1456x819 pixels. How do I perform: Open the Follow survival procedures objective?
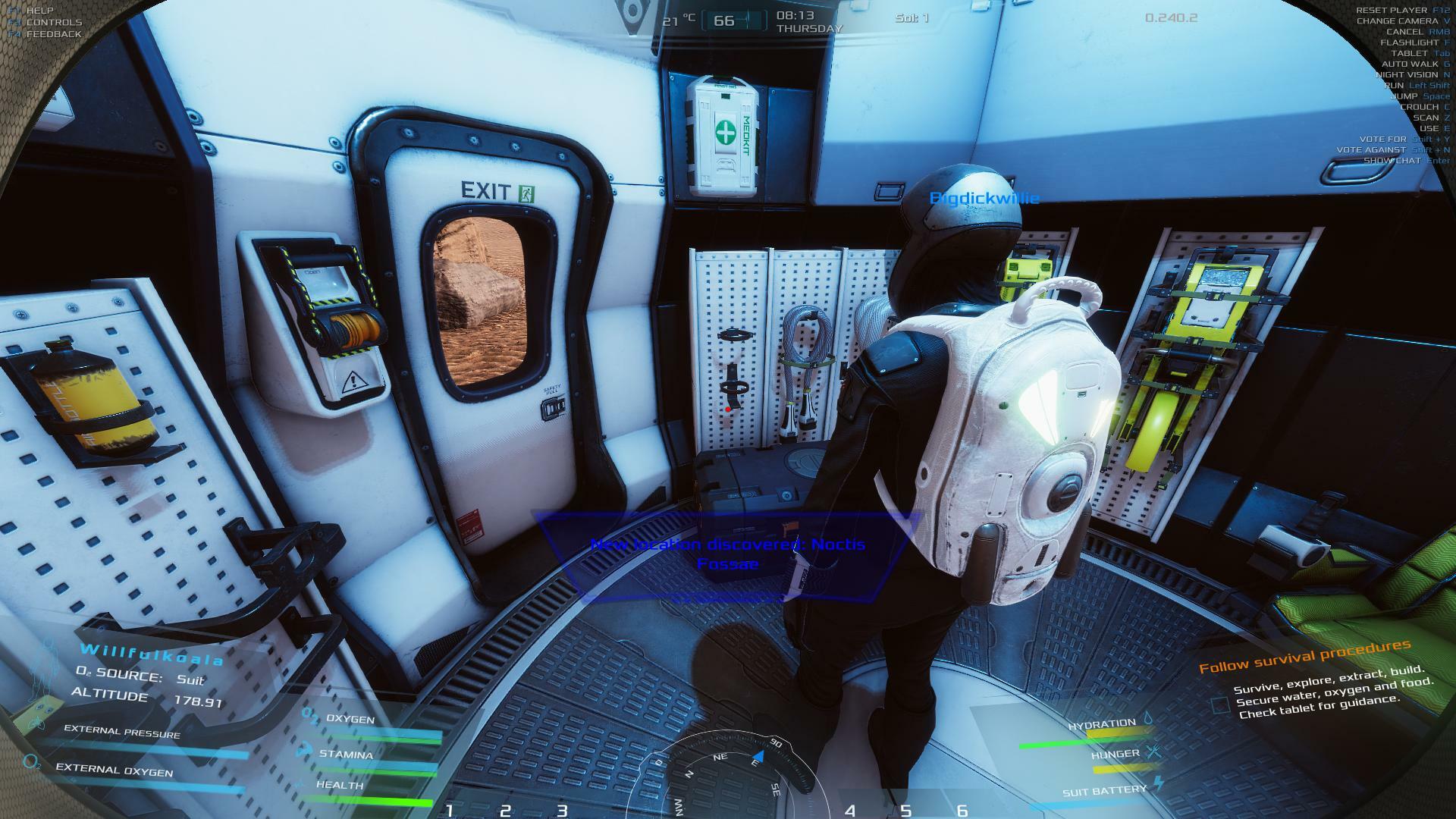pyautogui.click(x=1304, y=657)
